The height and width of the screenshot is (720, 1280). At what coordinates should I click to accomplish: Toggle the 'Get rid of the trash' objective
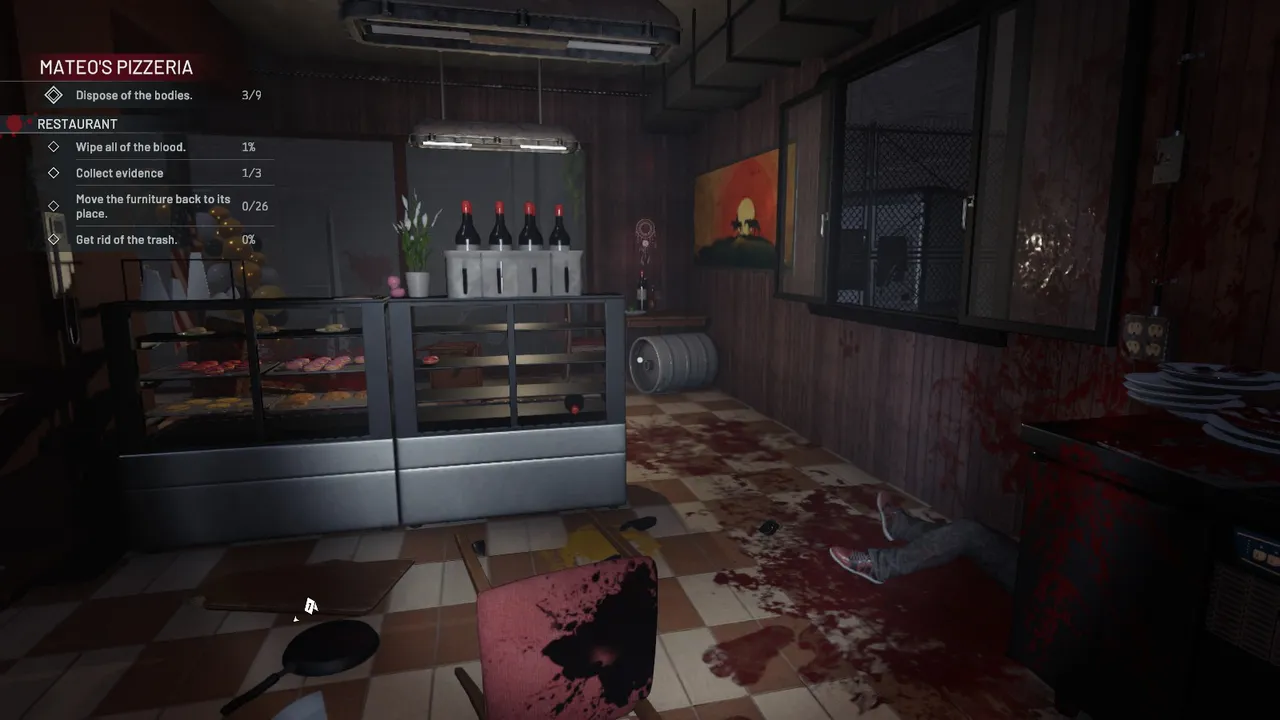pos(126,239)
